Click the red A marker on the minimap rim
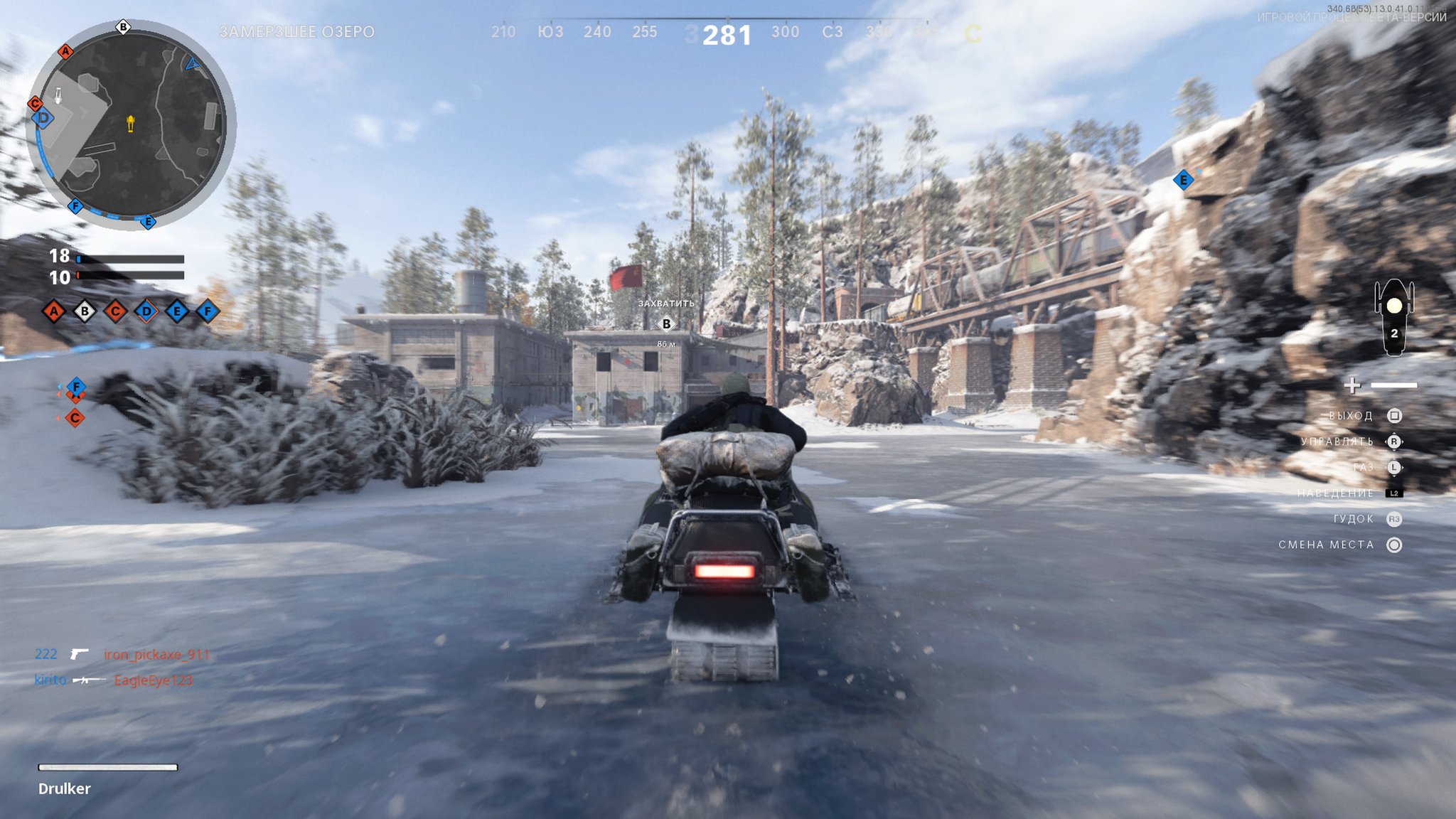 pyautogui.click(x=65, y=51)
